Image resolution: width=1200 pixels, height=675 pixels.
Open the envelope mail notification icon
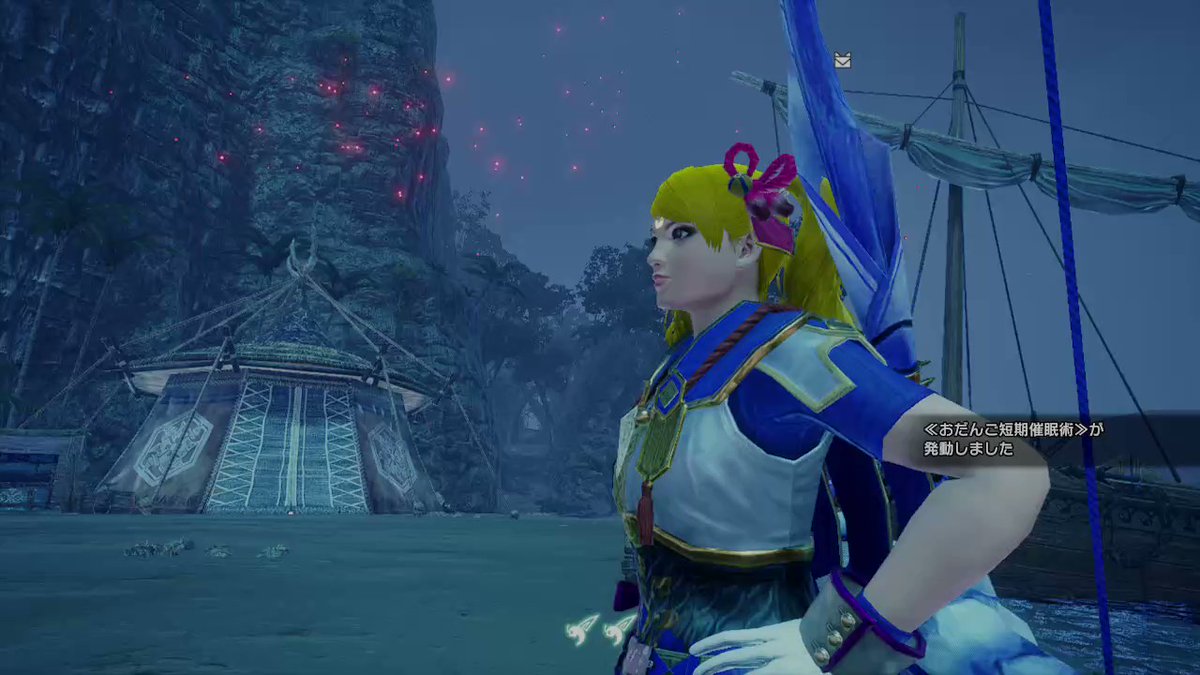(842, 61)
